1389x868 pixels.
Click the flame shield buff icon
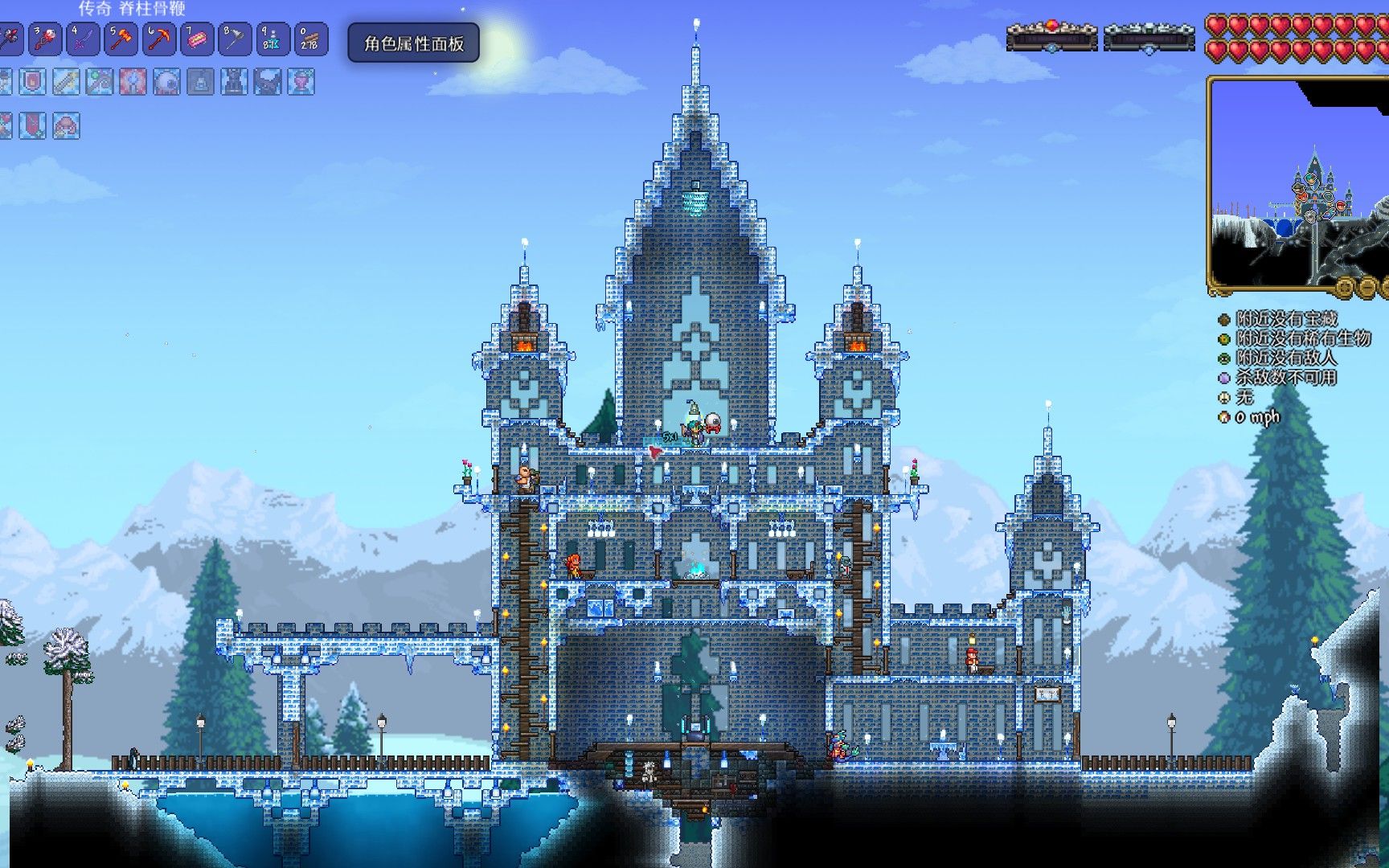click(x=33, y=82)
